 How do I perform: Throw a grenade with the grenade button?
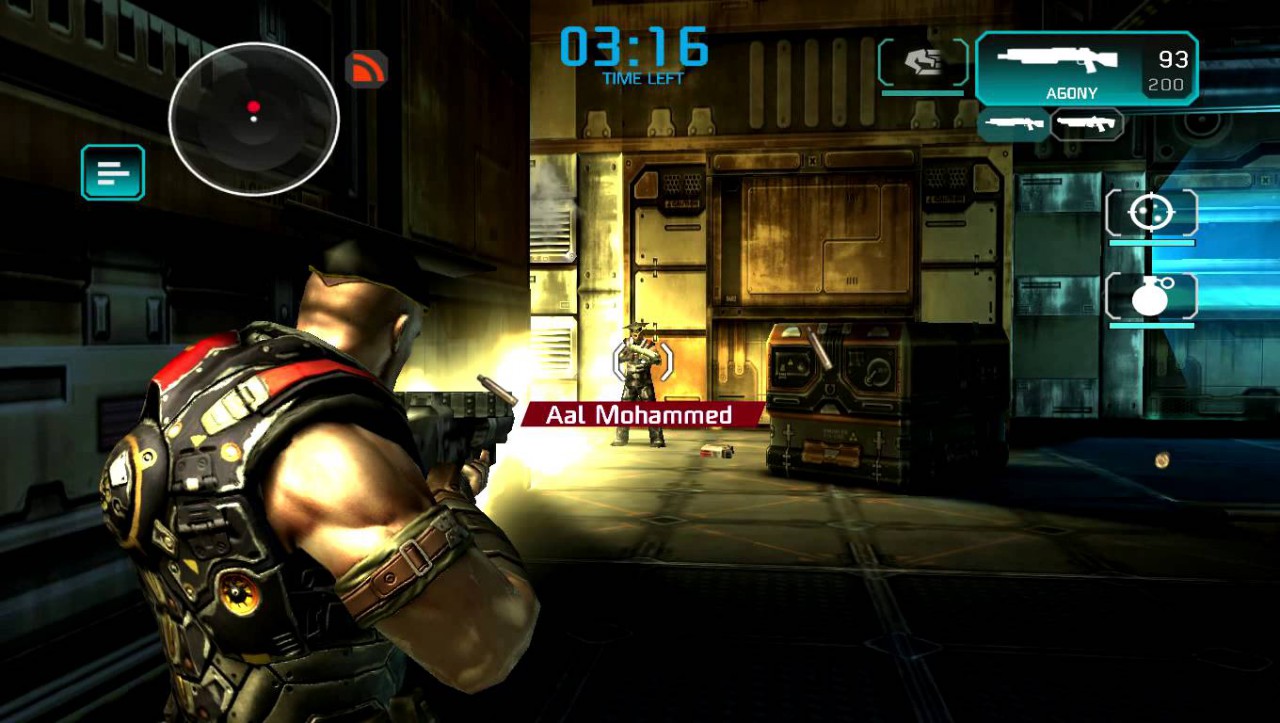click(1151, 297)
